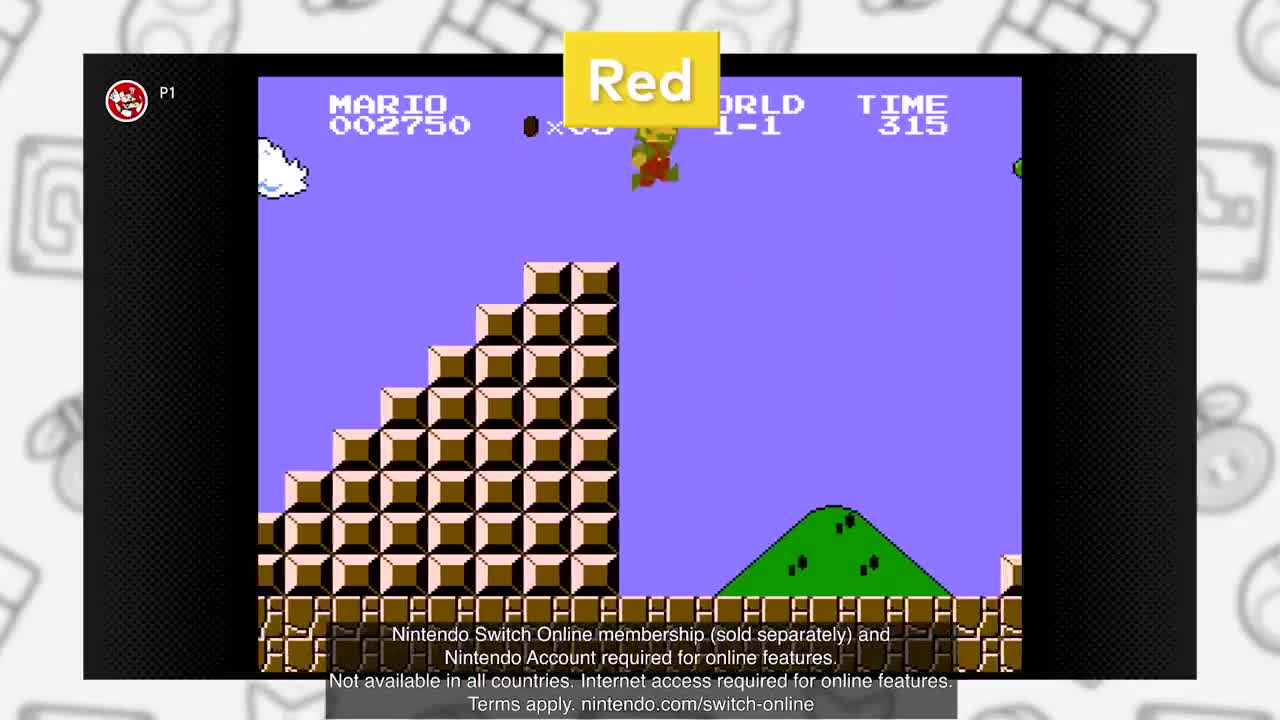Viewport: 1280px width, 720px height.
Task: Select the yellow Red nickname banner
Action: [x=641, y=80]
